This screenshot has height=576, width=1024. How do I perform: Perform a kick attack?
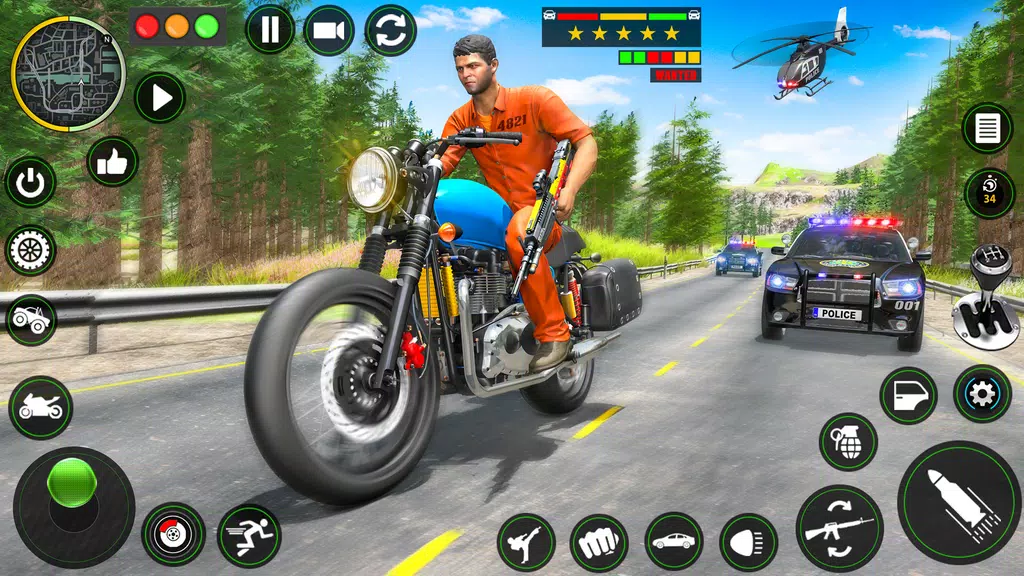click(526, 542)
